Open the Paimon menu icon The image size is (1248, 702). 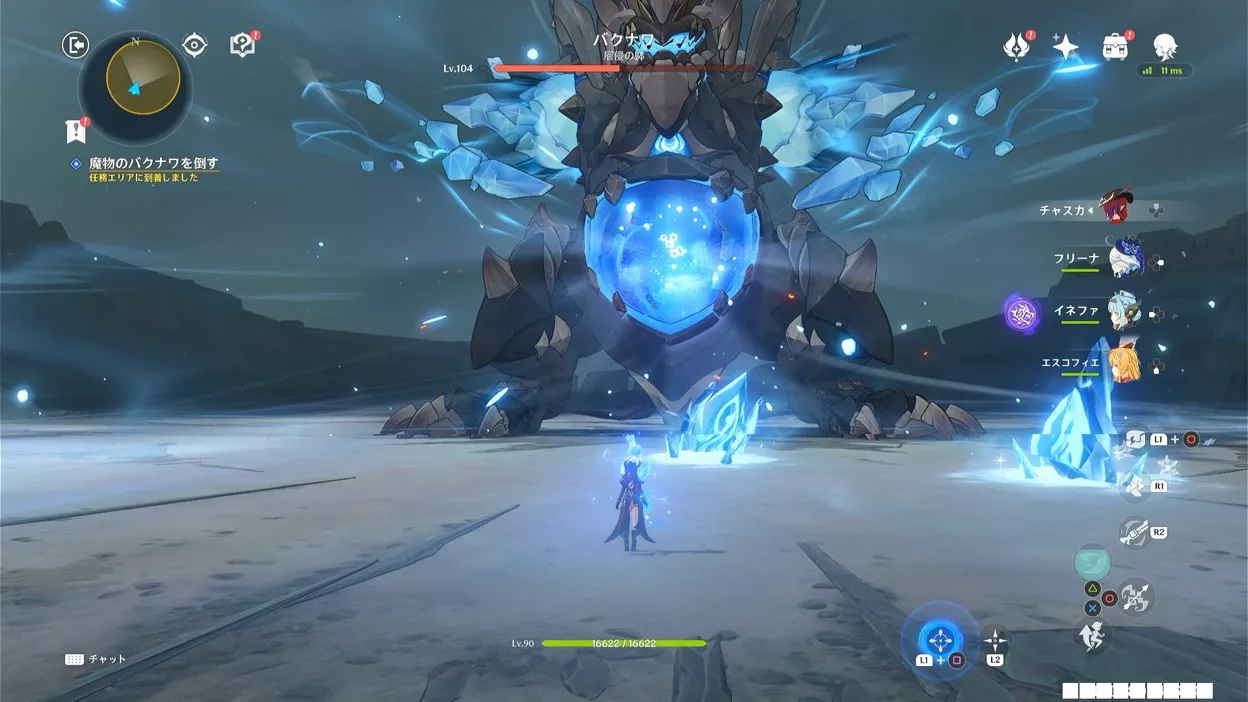pos(1164,45)
